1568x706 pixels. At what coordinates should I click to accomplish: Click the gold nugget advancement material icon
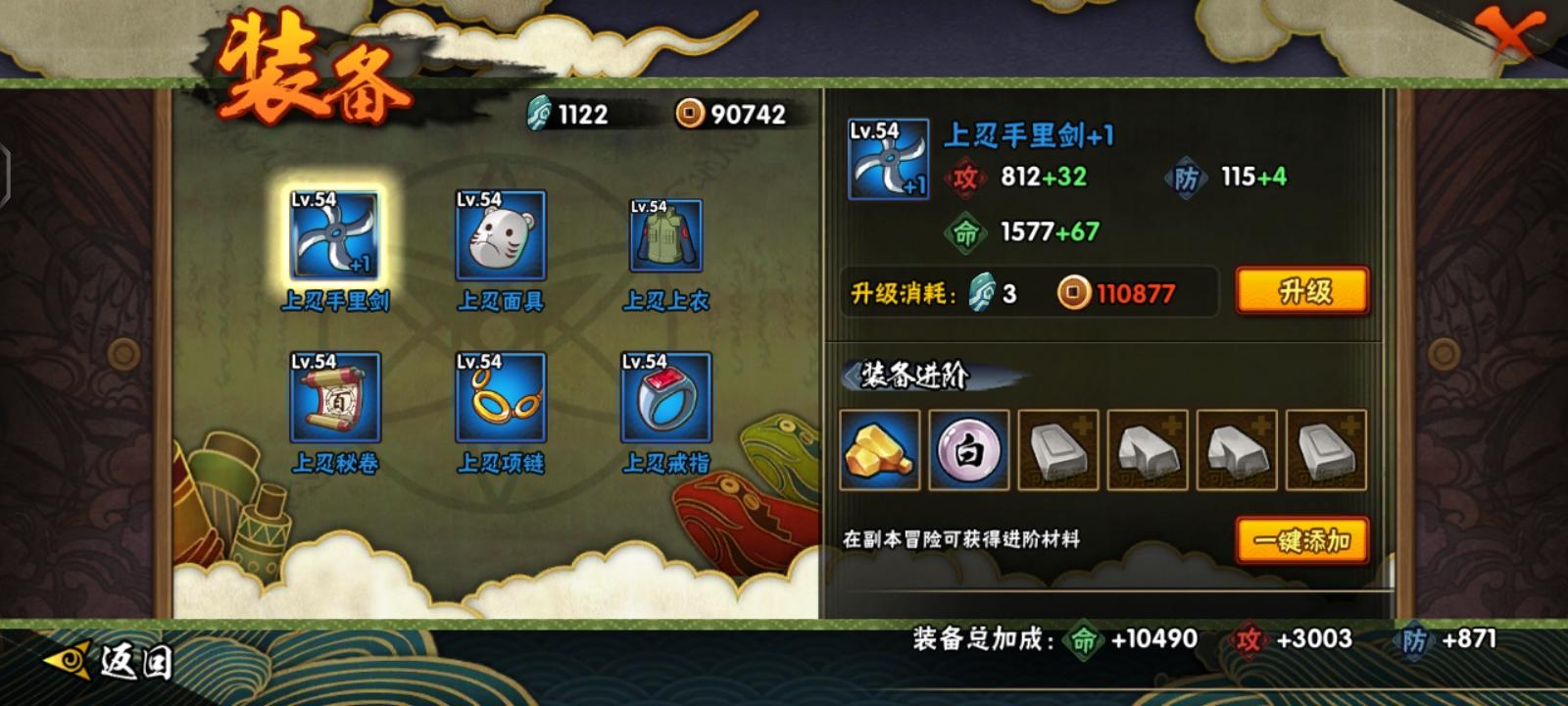tap(880, 450)
